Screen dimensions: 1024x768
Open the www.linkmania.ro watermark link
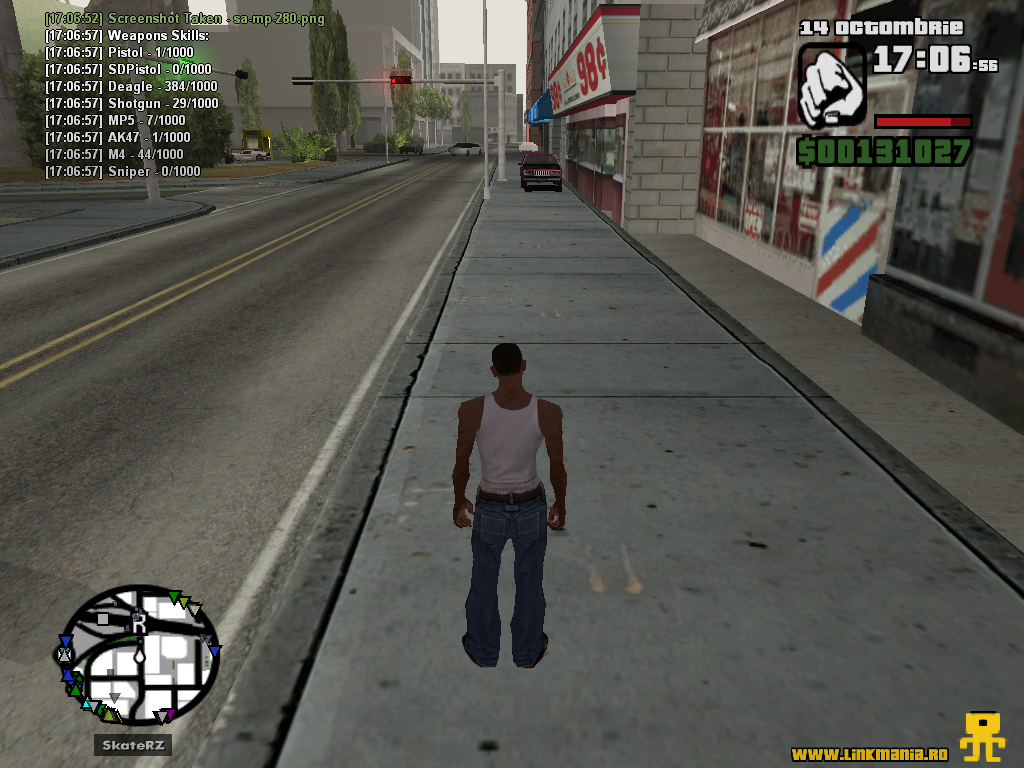coord(869,753)
